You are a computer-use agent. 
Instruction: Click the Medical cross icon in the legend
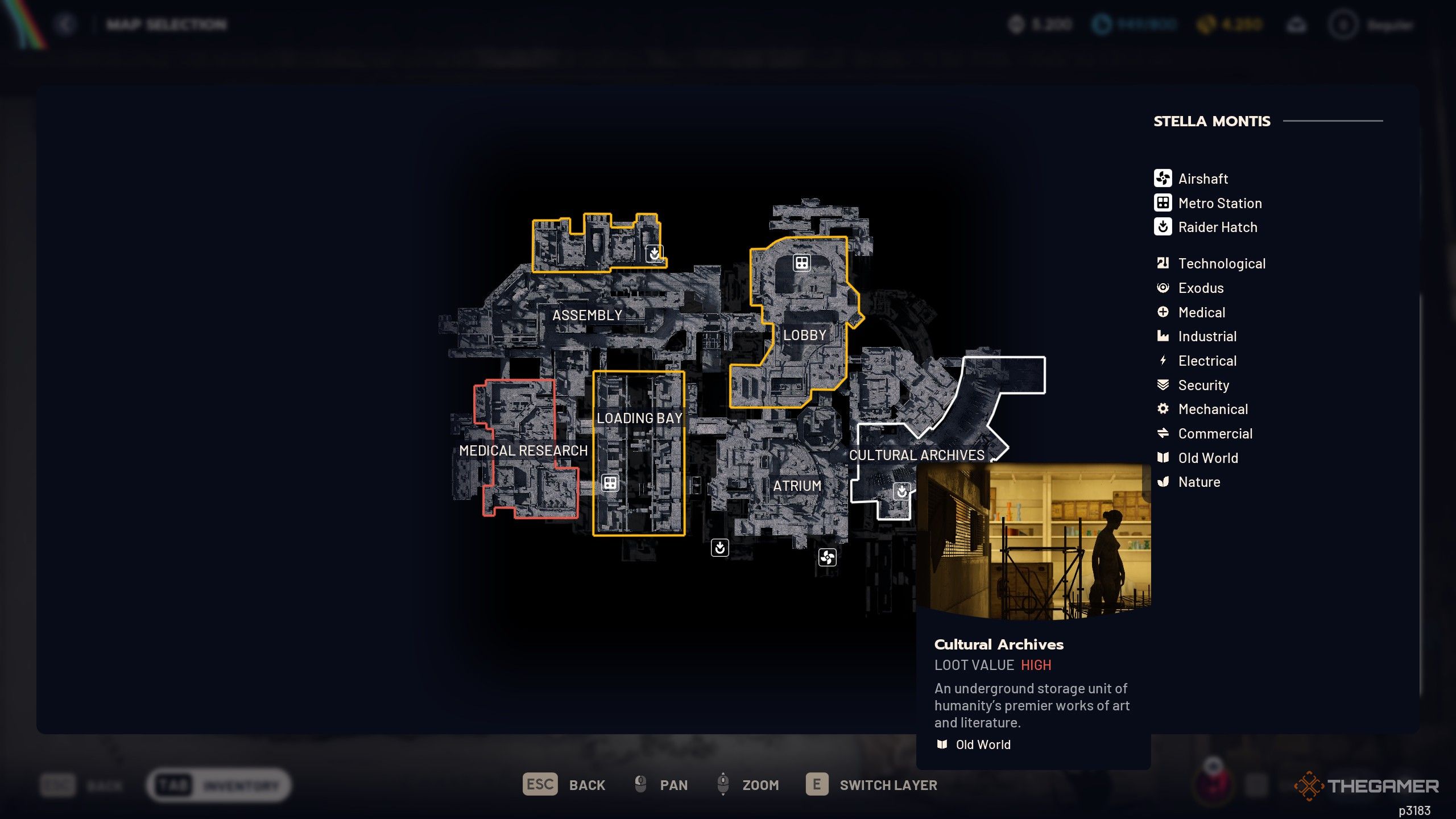click(x=1163, y=312)
